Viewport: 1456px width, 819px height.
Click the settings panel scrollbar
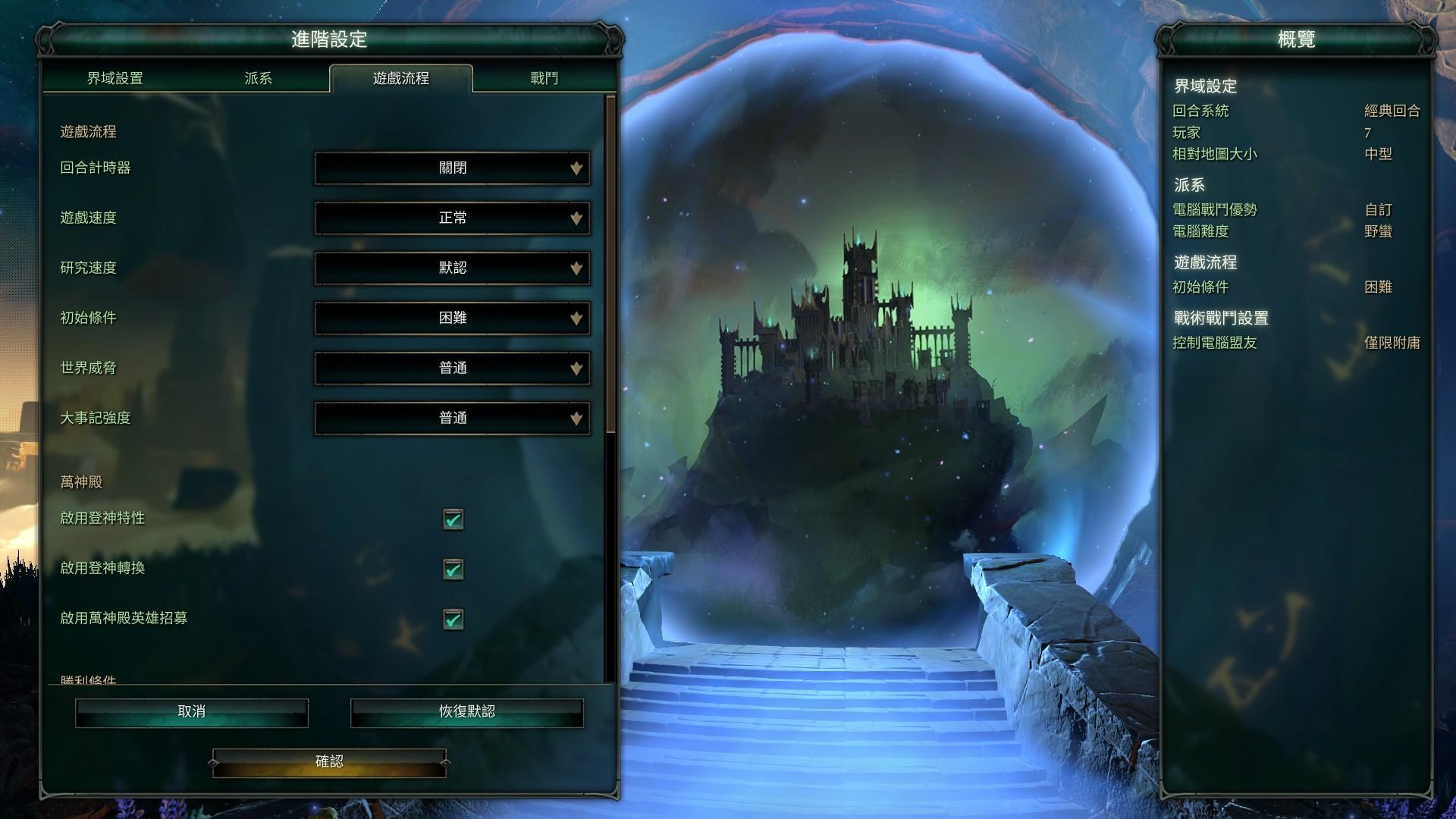pyautogui.click(x=611, y=265)
